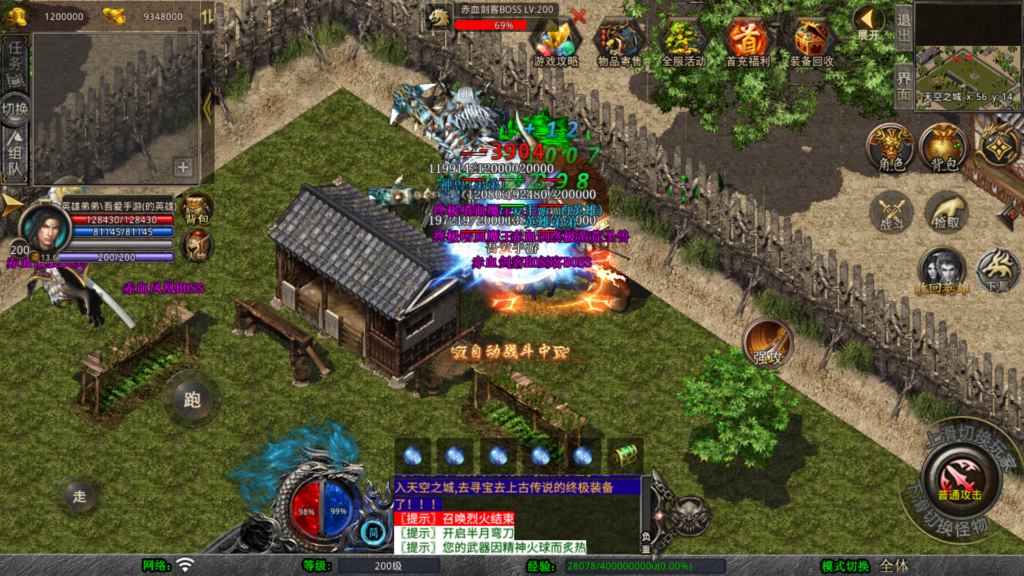The width and height of the screenshot is (1024, 576).
Task: Activate the 强攻 forced attack skill
Action: (x=767, y=344)
